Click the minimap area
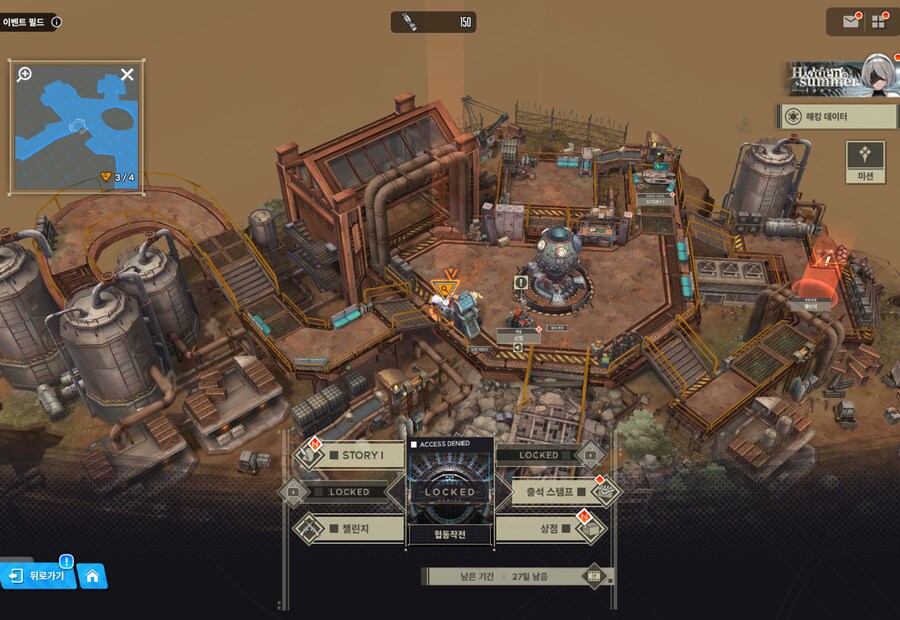The height and width of the screenshot is (620, 900). pyautogui.click(x=76, y=130)
